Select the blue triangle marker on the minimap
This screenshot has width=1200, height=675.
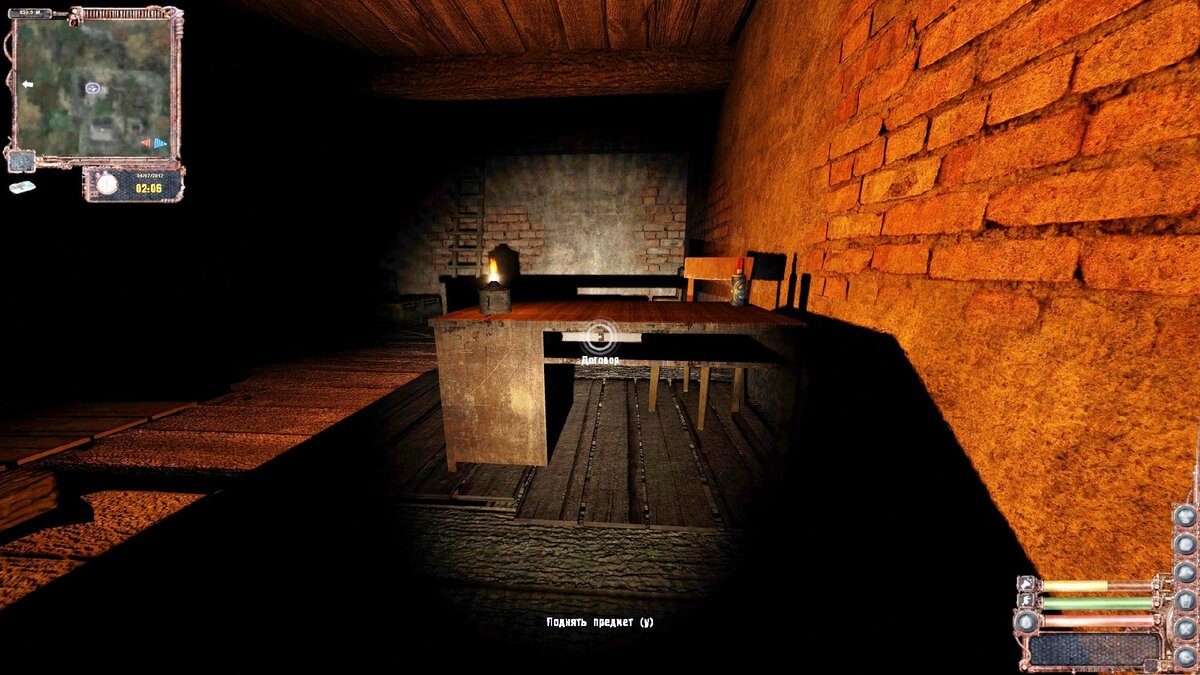(x=160, y=143)
